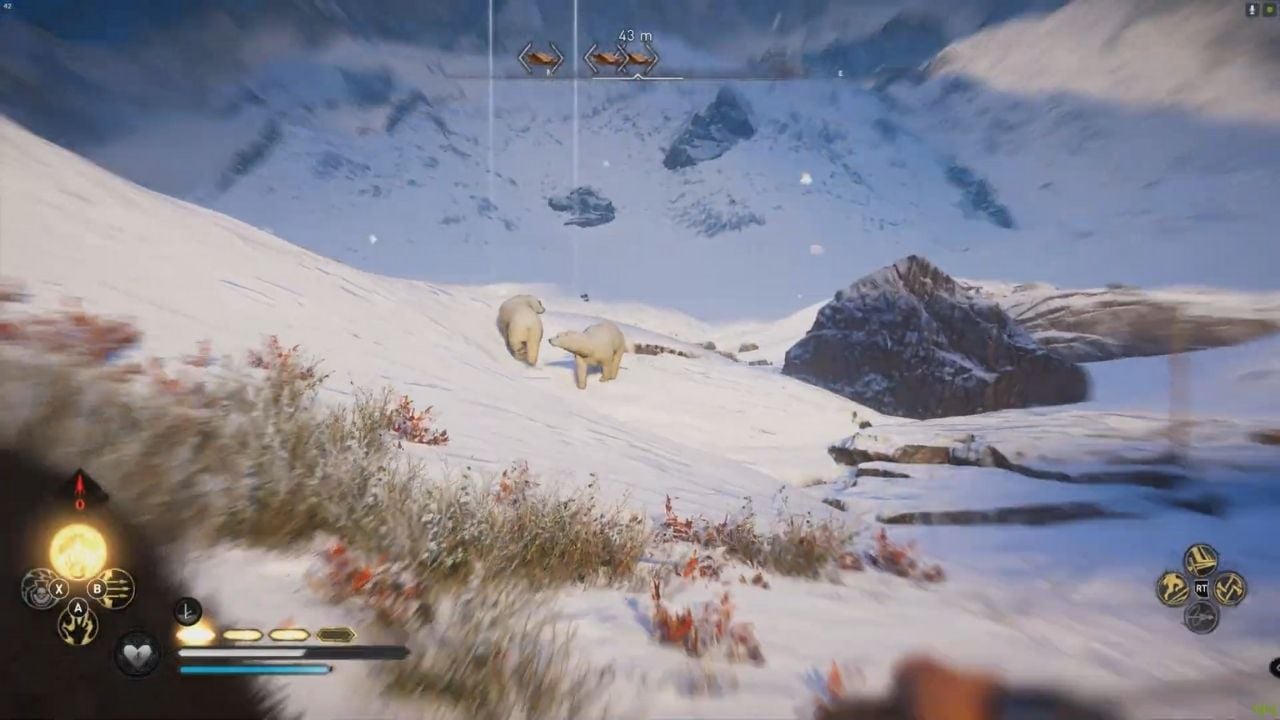Activate the crossed-blades melee ability
The image size is (1280, 720).
tap(1200, 560)
